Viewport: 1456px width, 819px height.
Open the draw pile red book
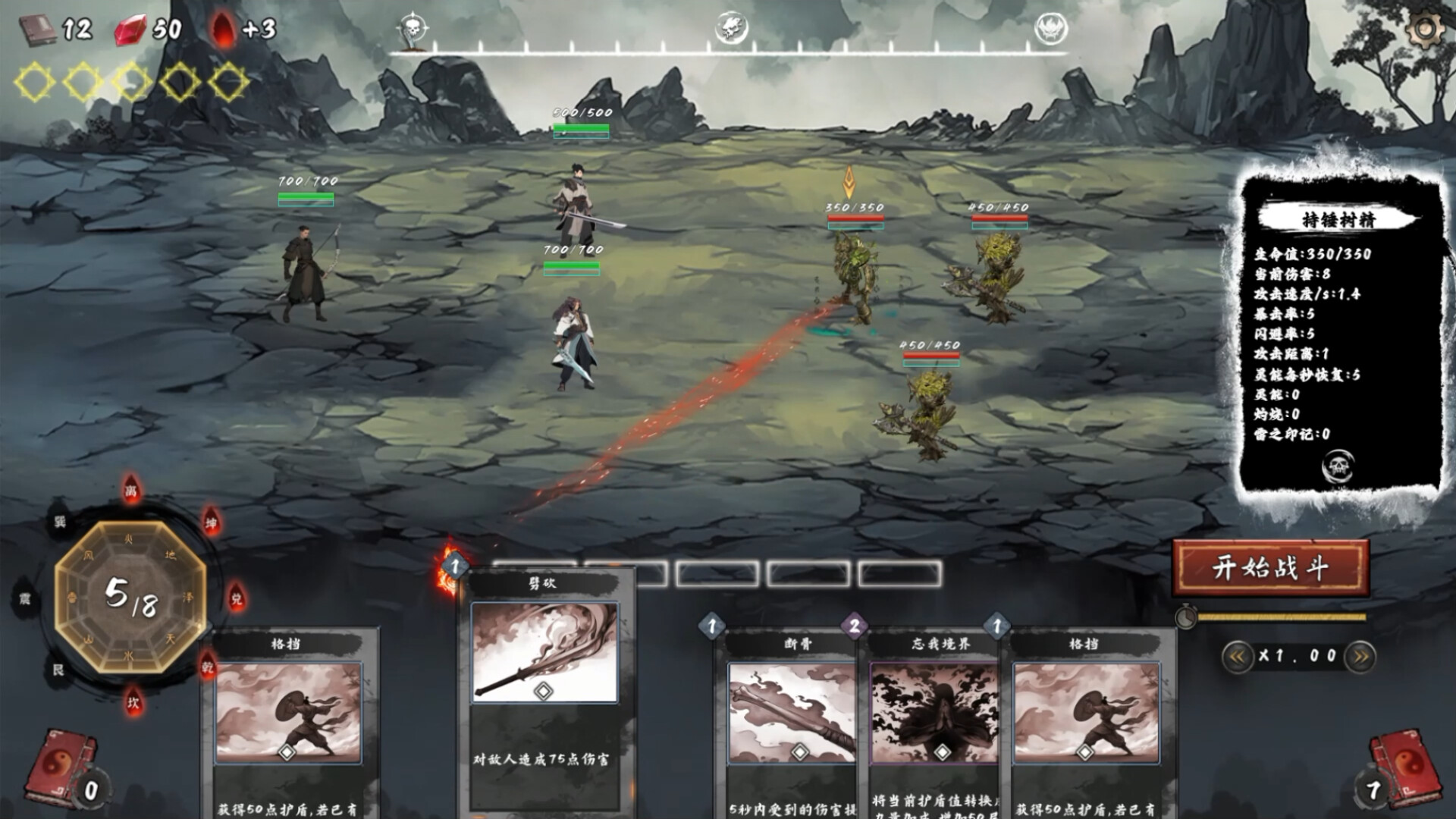pyautogui.click(x=61, y=766)
